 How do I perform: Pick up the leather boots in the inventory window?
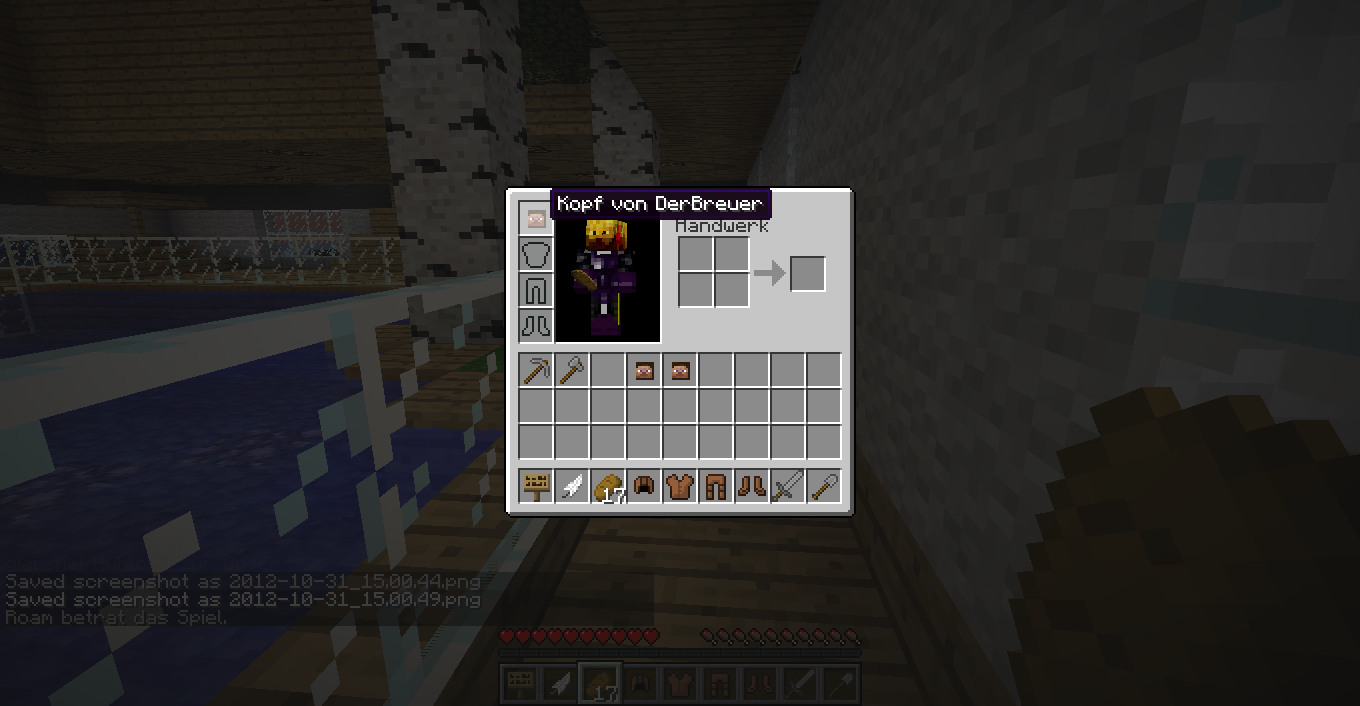point(752,487)
